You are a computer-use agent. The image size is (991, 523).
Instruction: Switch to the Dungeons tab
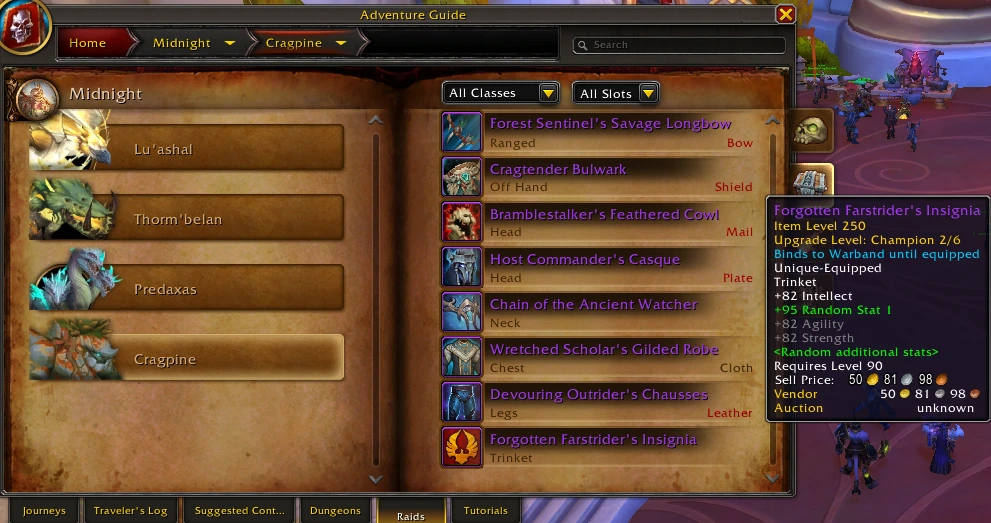335,510
